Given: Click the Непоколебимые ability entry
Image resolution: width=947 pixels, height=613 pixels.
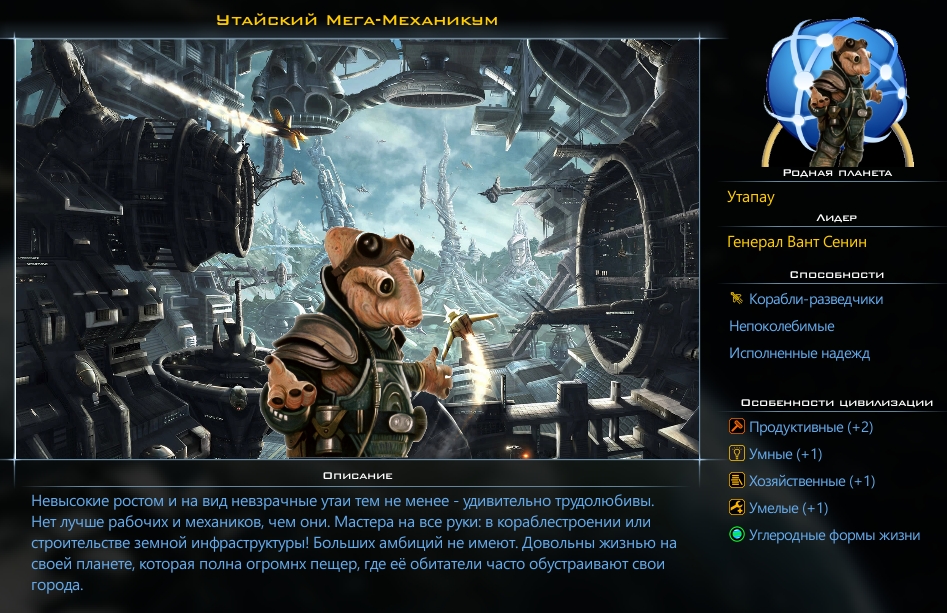Looking at the screenshot, I should coord(781,326).
